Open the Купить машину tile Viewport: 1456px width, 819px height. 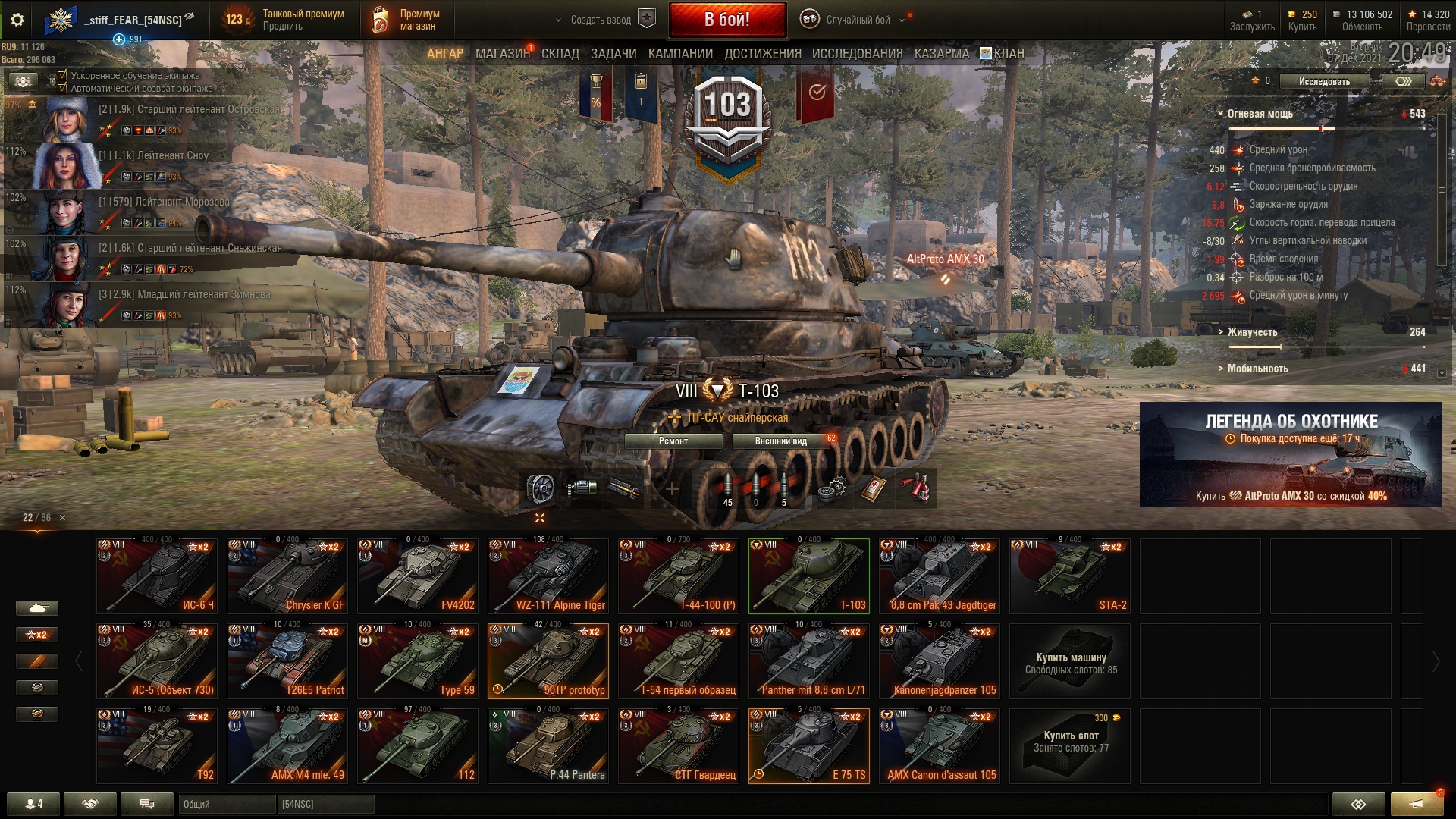[1070, 661]
